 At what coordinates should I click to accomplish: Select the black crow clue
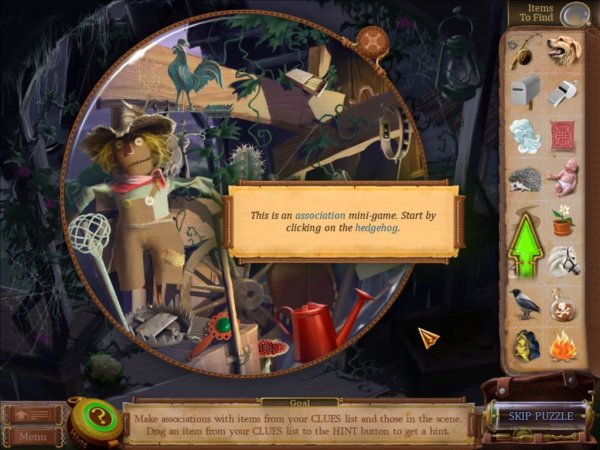pos(525,303)
